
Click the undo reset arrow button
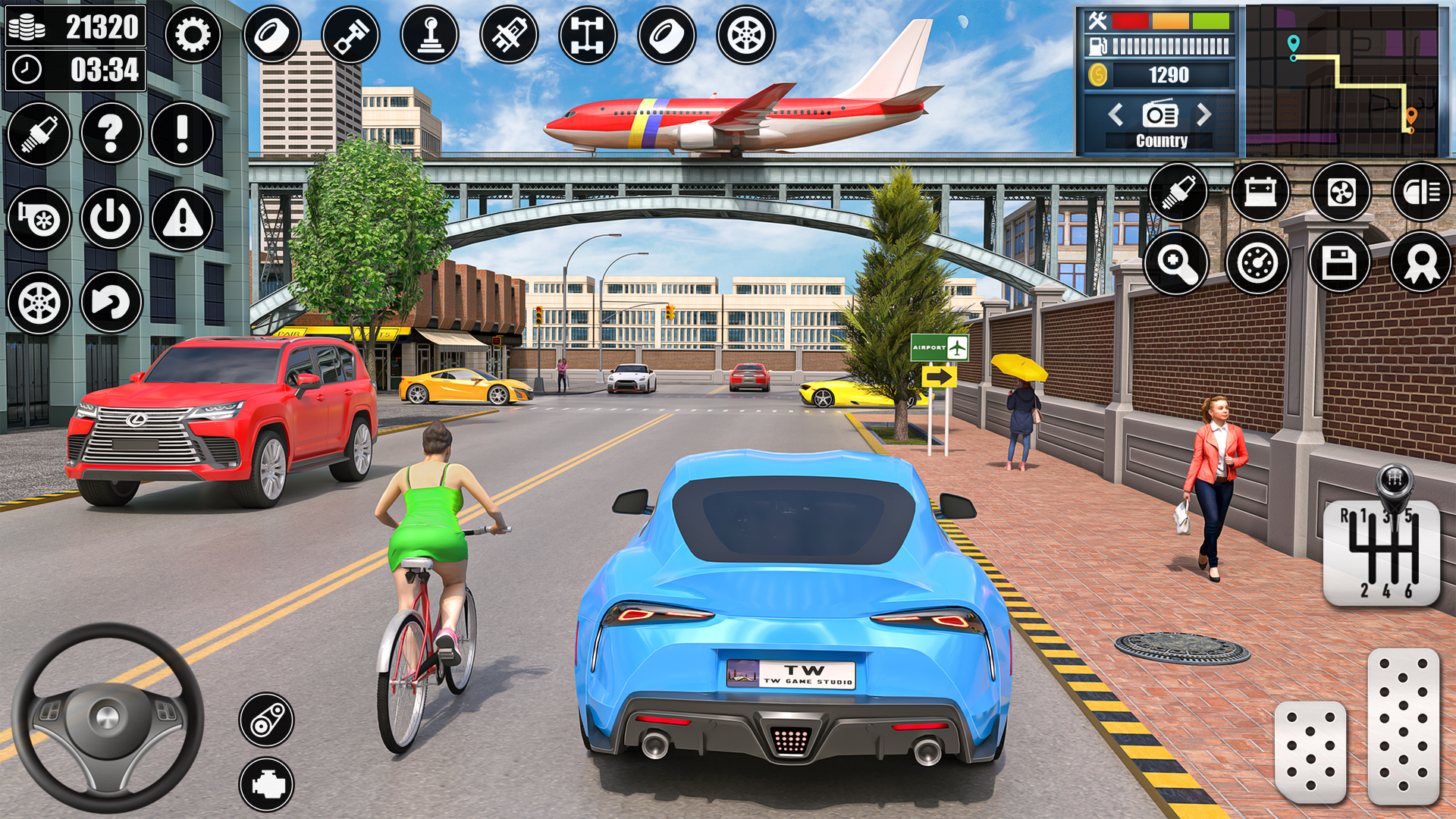pyautogui.click(x=110, y=302)
